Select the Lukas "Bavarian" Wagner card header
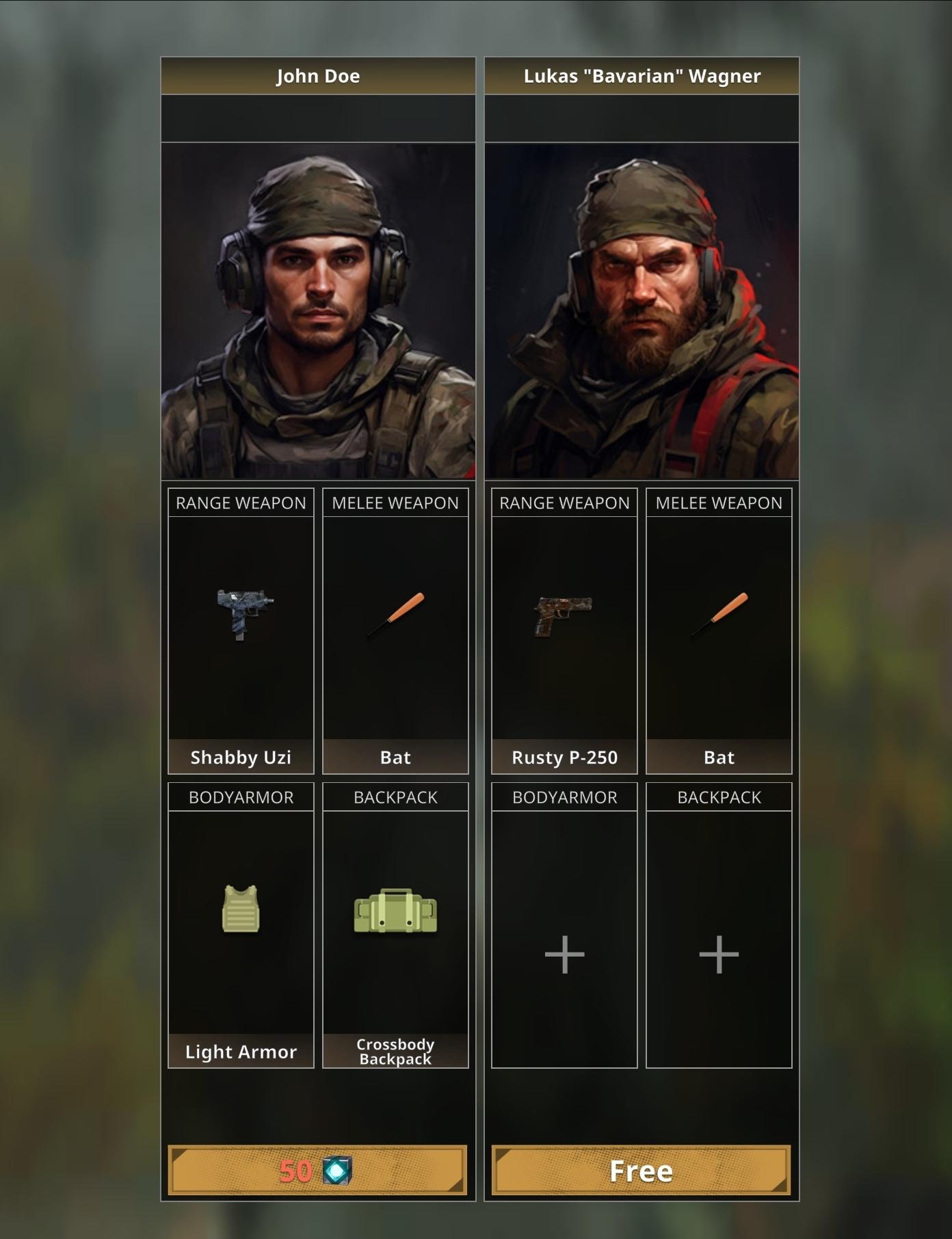 642,76
